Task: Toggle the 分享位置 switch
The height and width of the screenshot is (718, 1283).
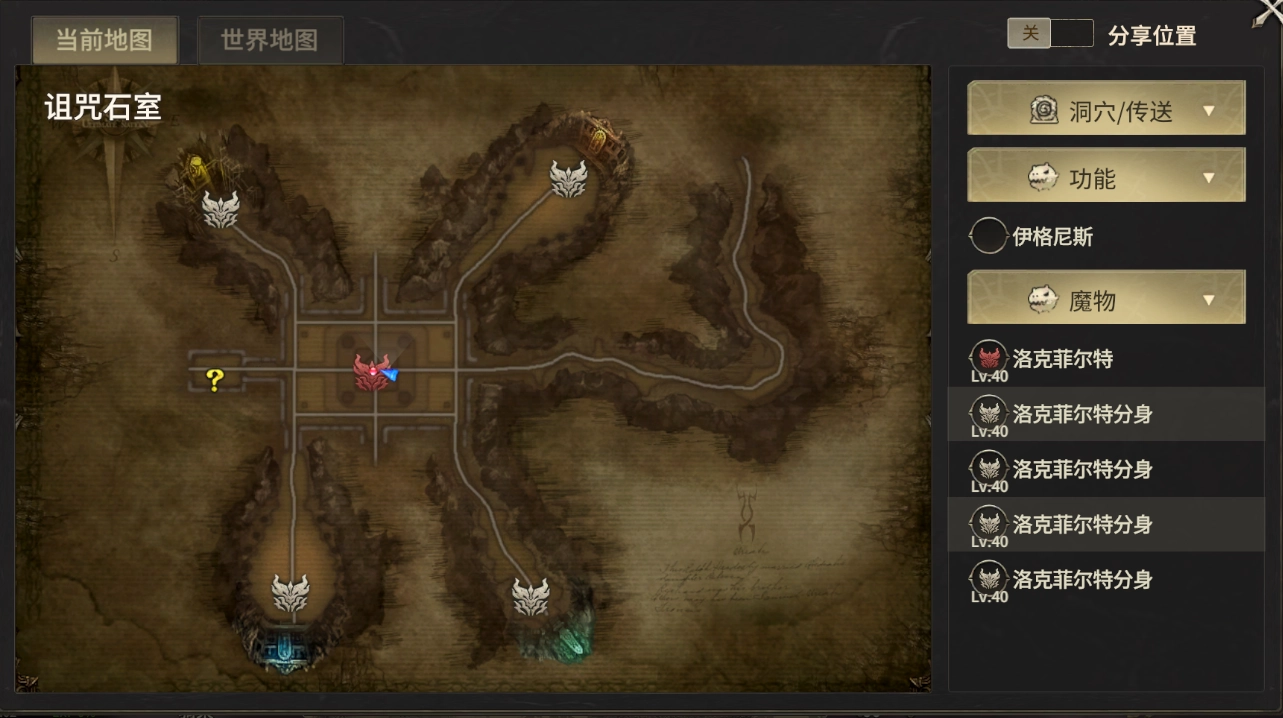Action: (1050, 34)
